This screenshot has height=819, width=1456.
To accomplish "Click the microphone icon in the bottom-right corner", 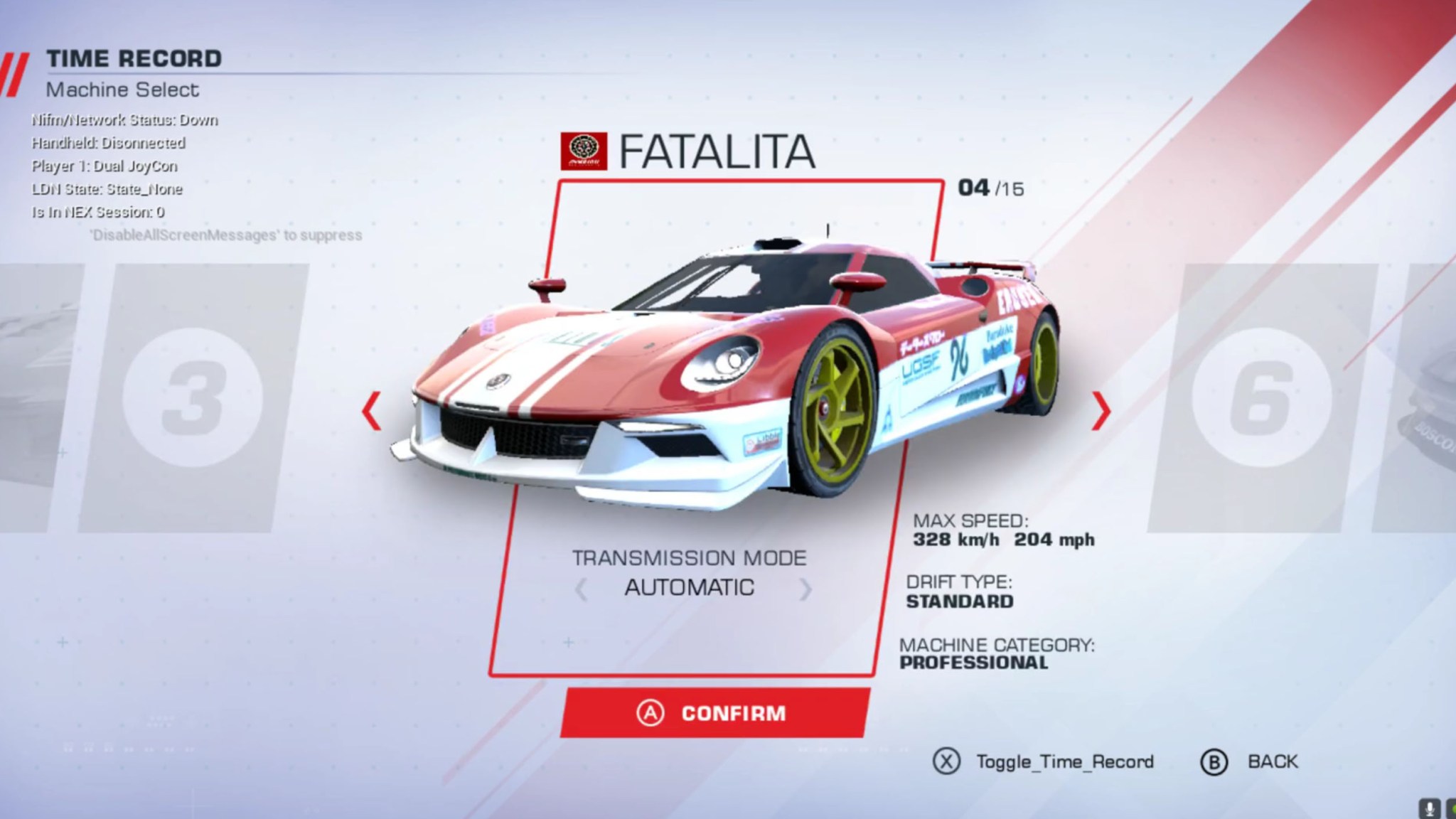I will (1430, 808).
